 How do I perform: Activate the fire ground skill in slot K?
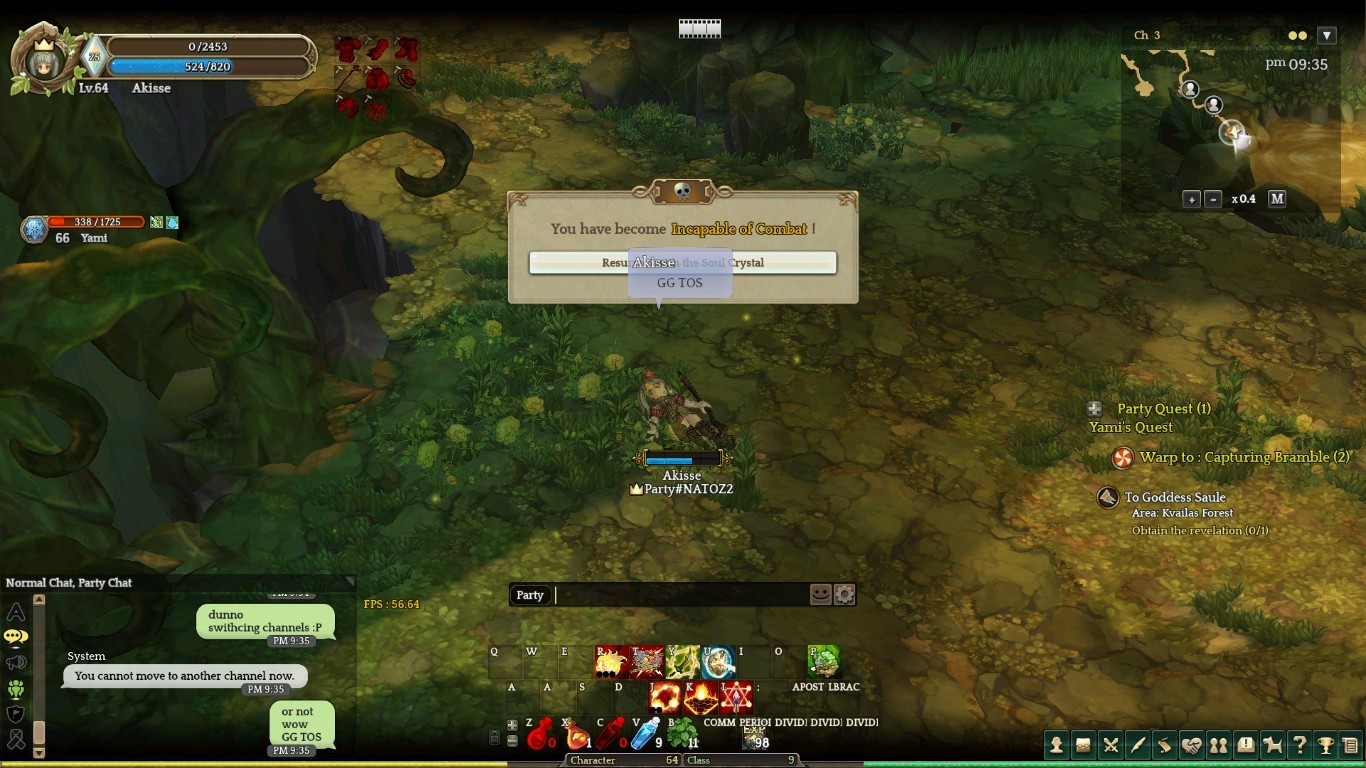pyautogui.click(x=701, y=696)
